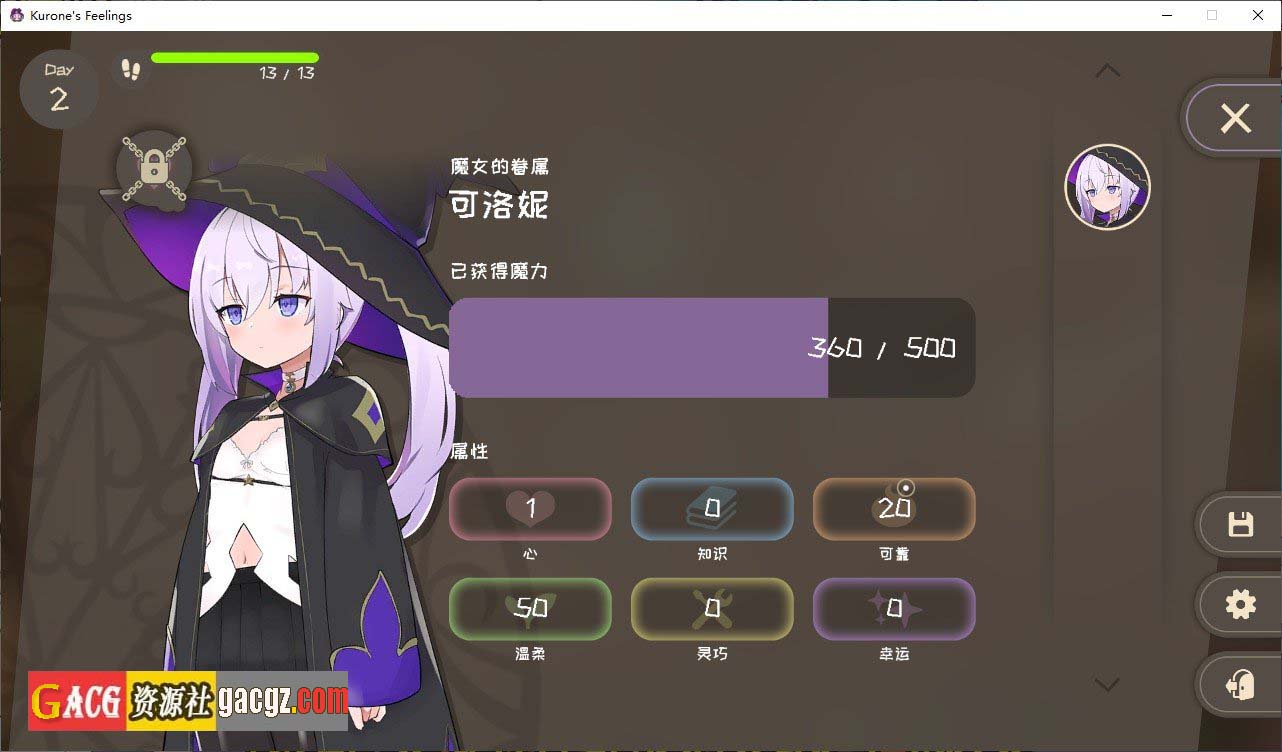Click the chained padlock icon
The width and height of the screenshot is (1282, 752).
coord(154,166)
